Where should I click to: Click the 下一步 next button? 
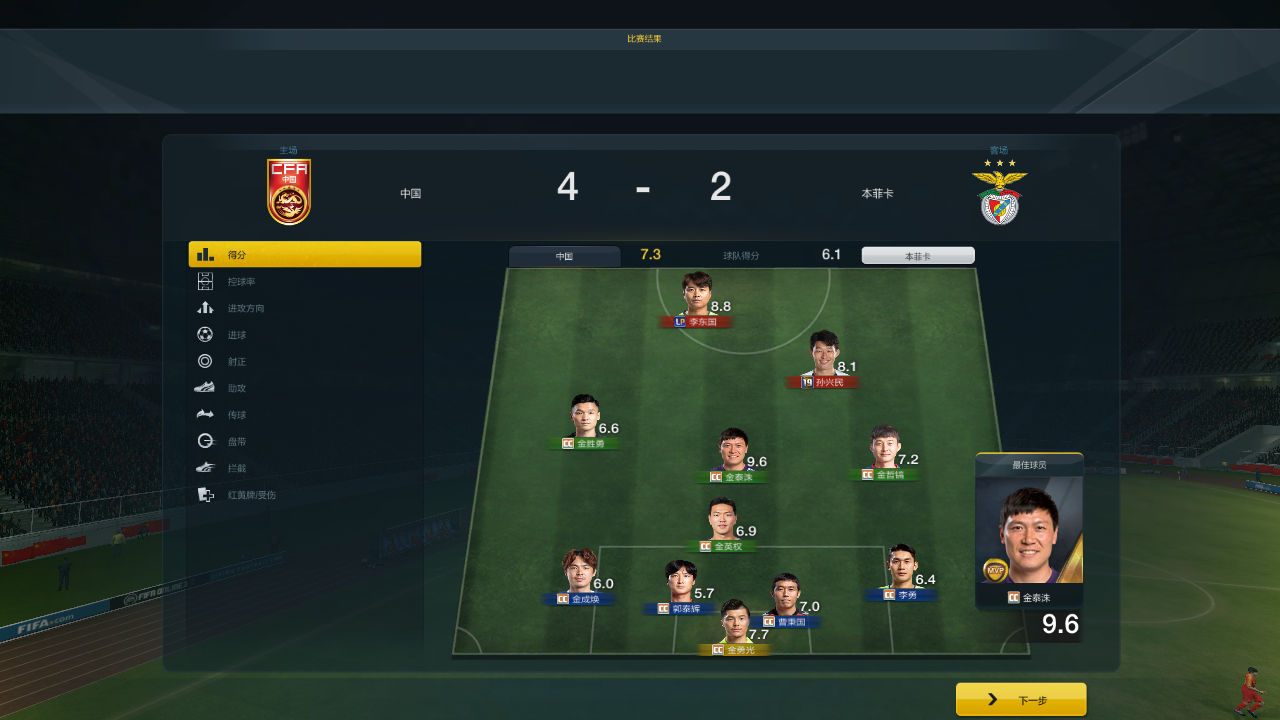pyautogui.click(x=1021, y=700)
